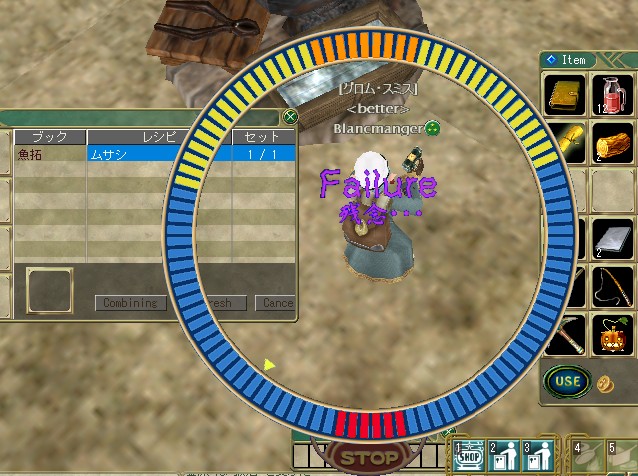Screen dimensions: 638x476
Task: Close the recipe window with the X
Action: click(290, 116)
